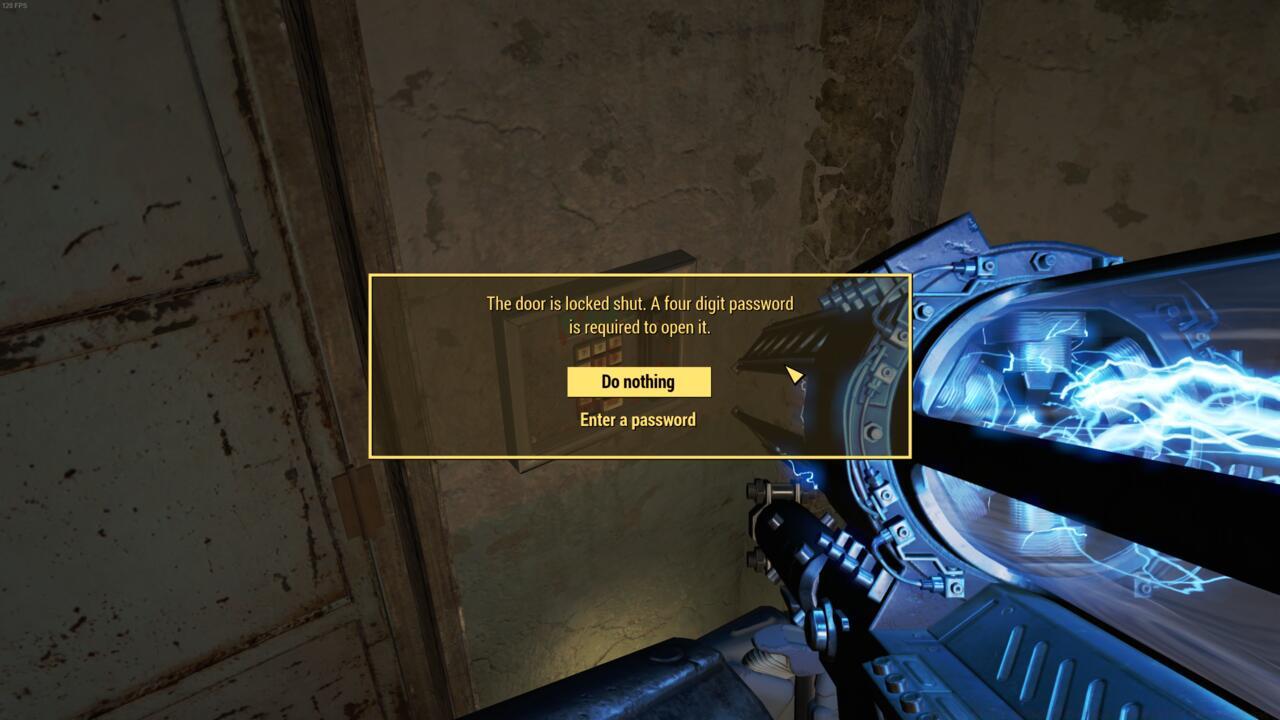
Task: Click the "Do nothing" button
Action: click(639, 381)
